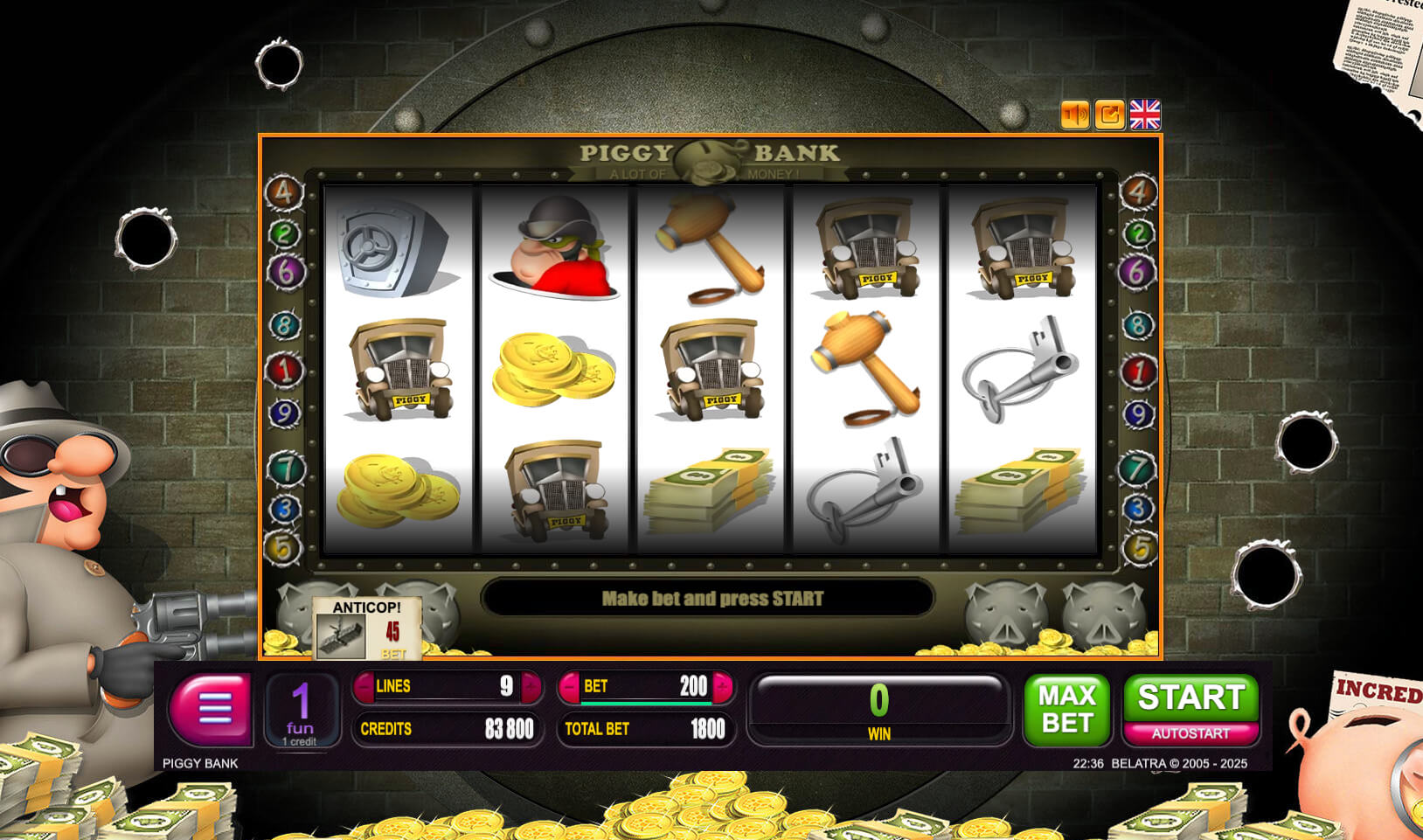This screenshot has height=840, width=1423.
Task: Decrease the number of lines
Action: pos(364,687)
